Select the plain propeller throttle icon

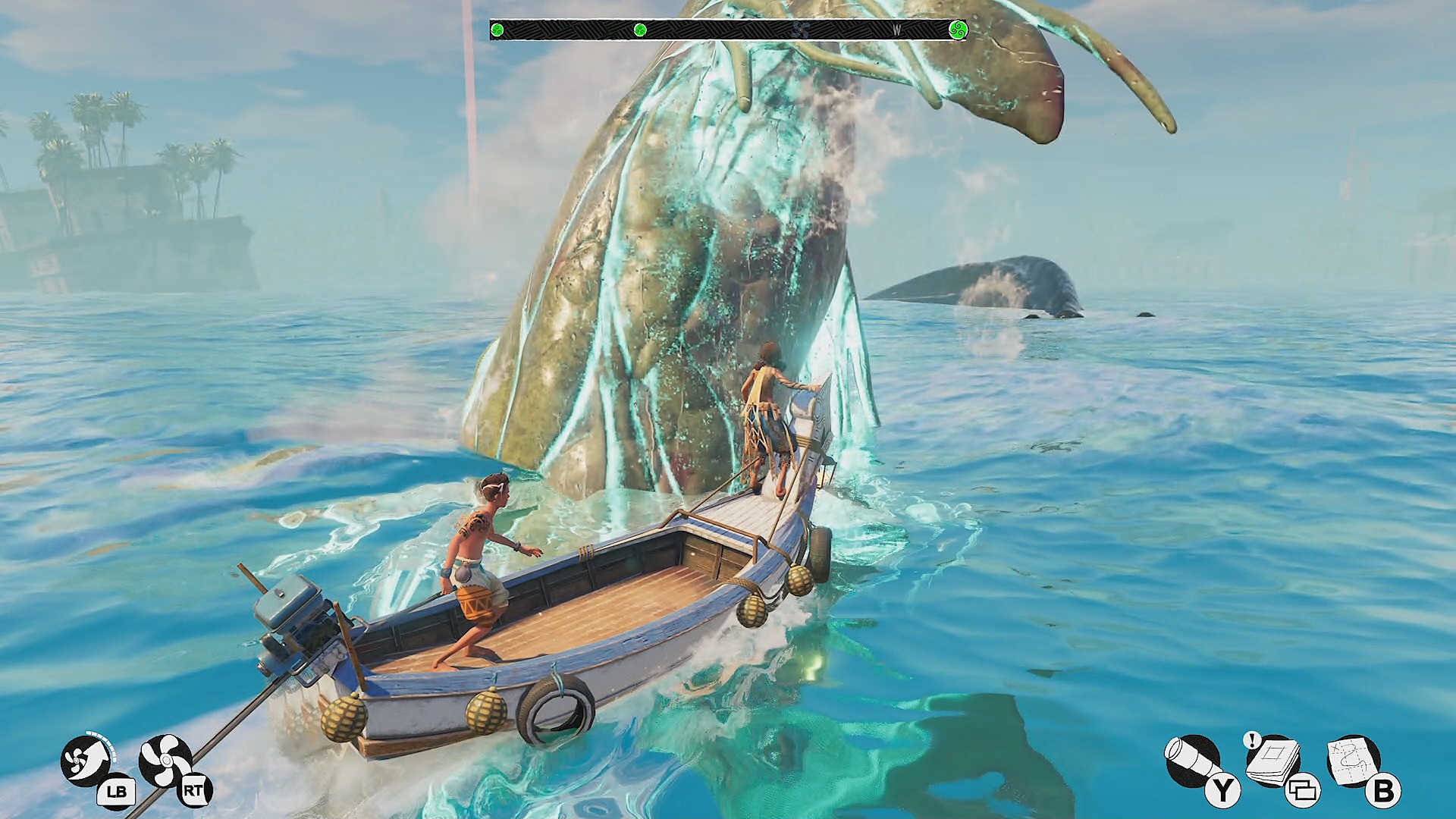165,761
